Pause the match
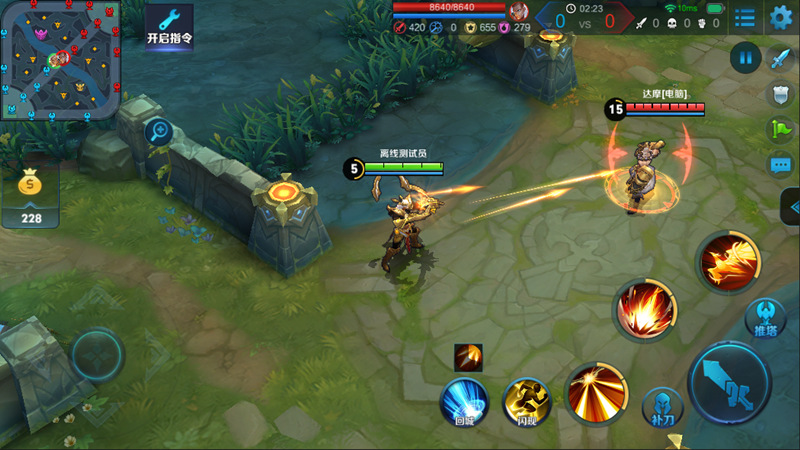 coord(745,57)
